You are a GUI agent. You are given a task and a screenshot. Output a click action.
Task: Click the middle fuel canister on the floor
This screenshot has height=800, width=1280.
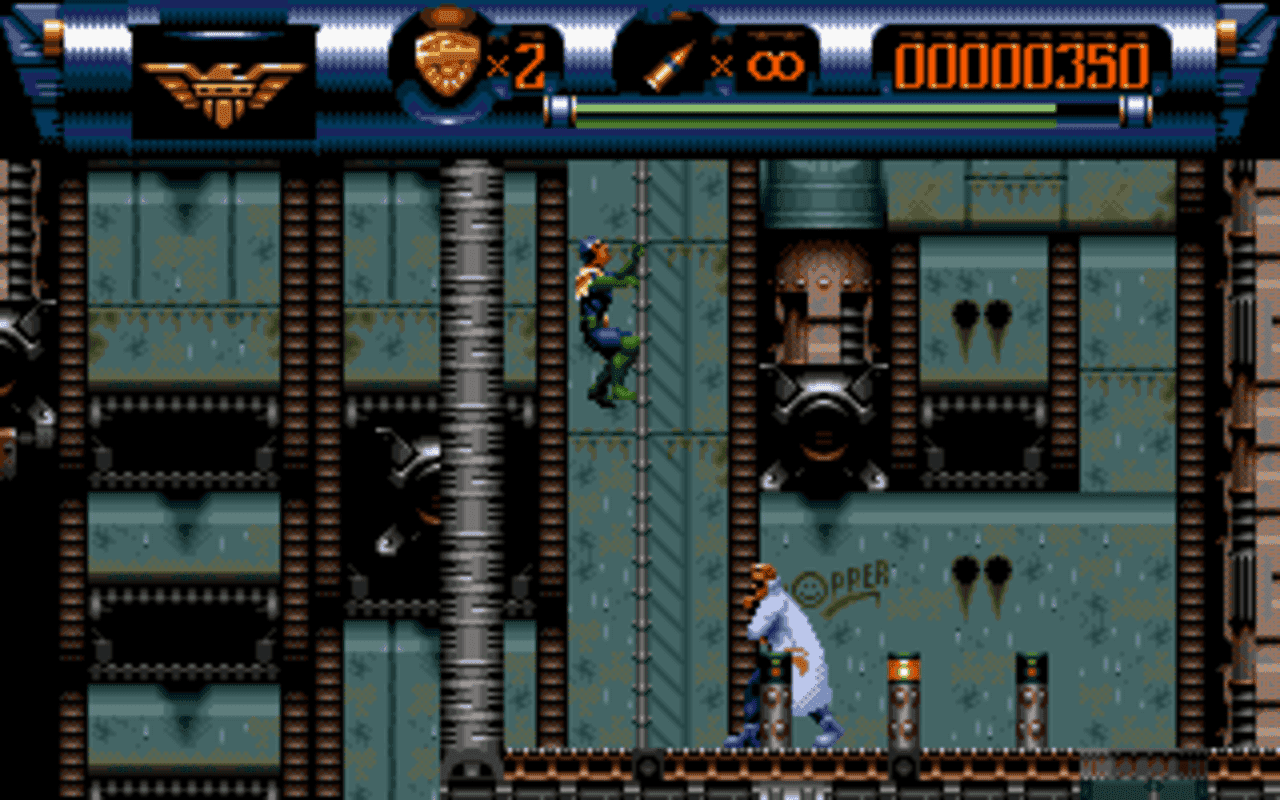[905, 700]
